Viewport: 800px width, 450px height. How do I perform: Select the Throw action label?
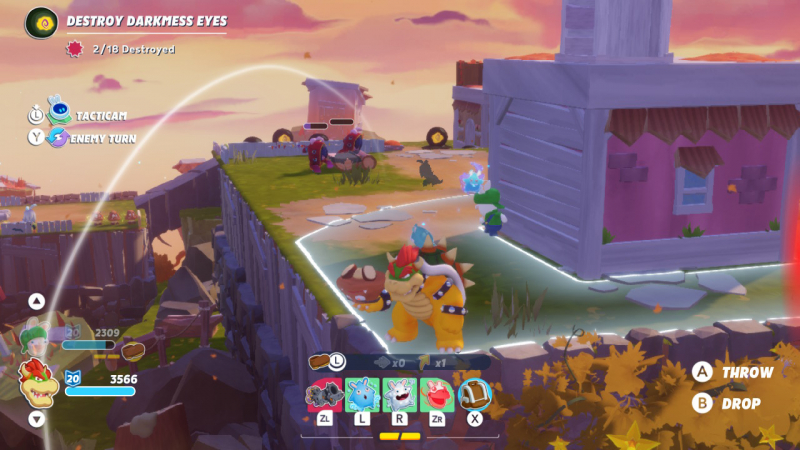pyautogui.click(x=747, y=372)
